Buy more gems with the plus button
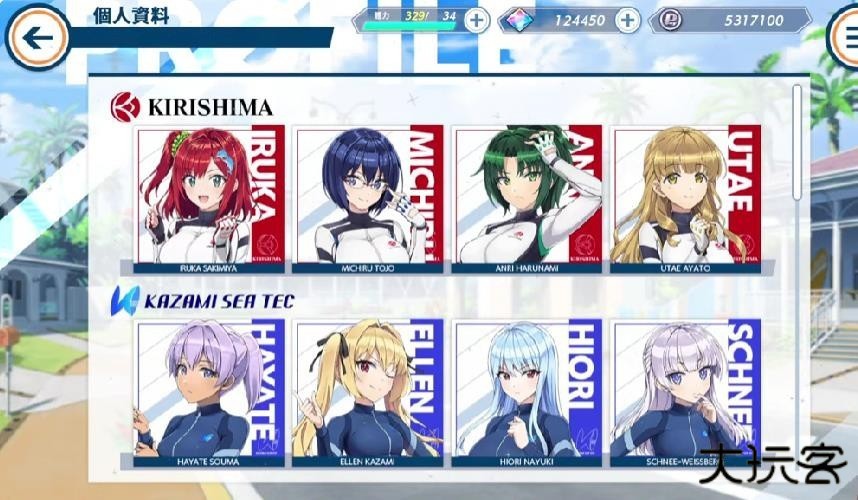The height and width of the screenshot is (500, 858). [627, 20]
